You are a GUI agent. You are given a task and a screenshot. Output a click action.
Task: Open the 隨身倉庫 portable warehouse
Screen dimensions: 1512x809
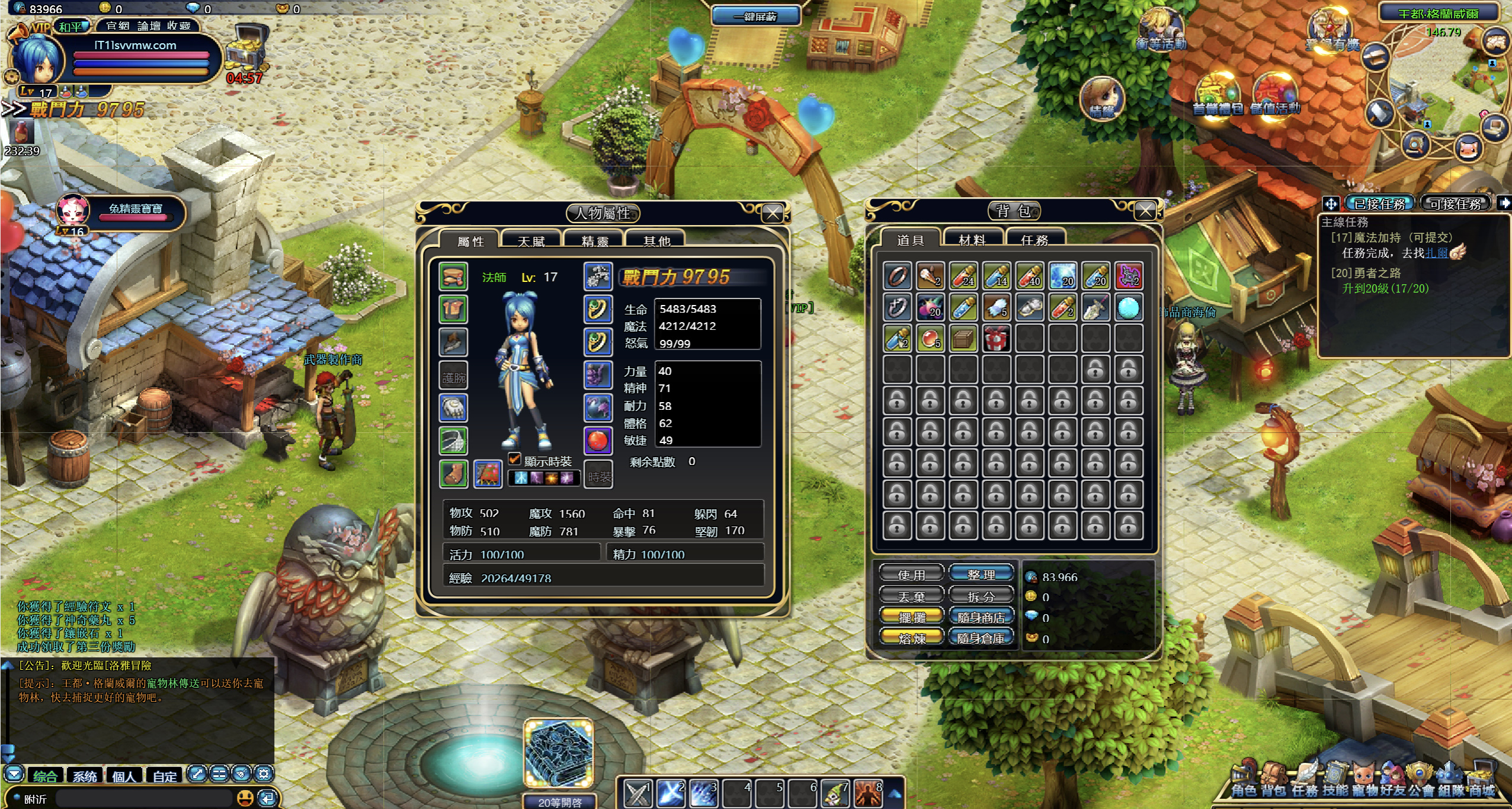[981, 638]
